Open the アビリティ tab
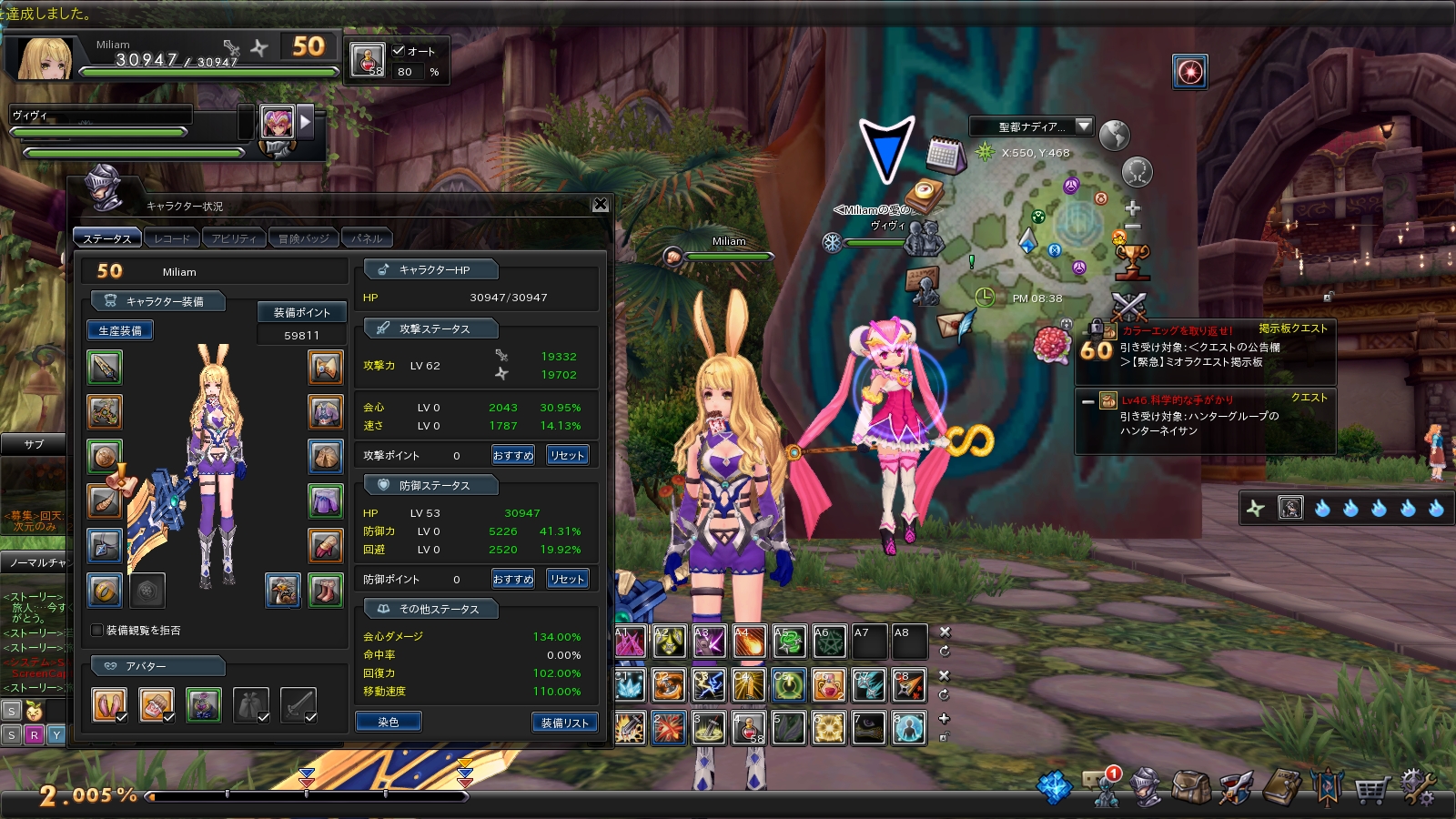This screenshot has height=819, width=1456. (x=234, y=238)
